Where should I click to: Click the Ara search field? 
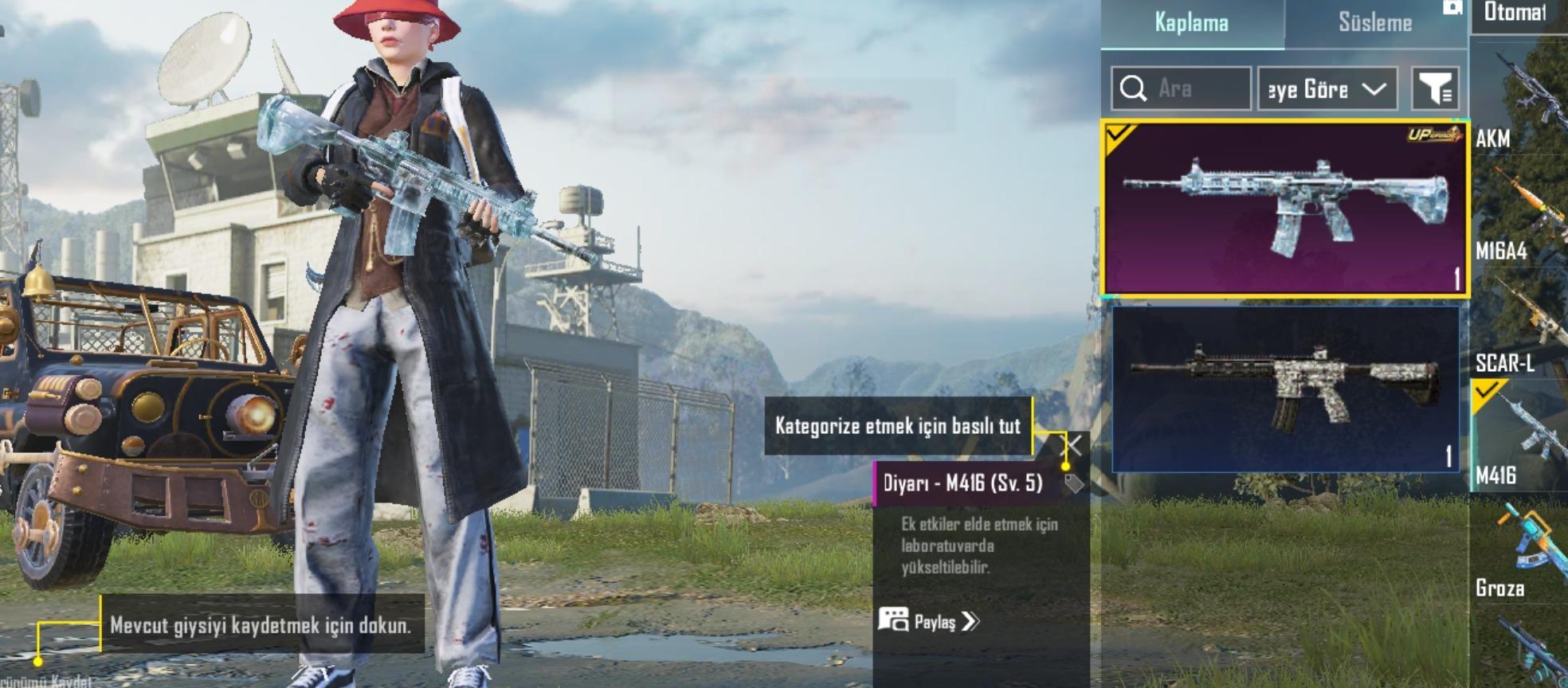1181,88
